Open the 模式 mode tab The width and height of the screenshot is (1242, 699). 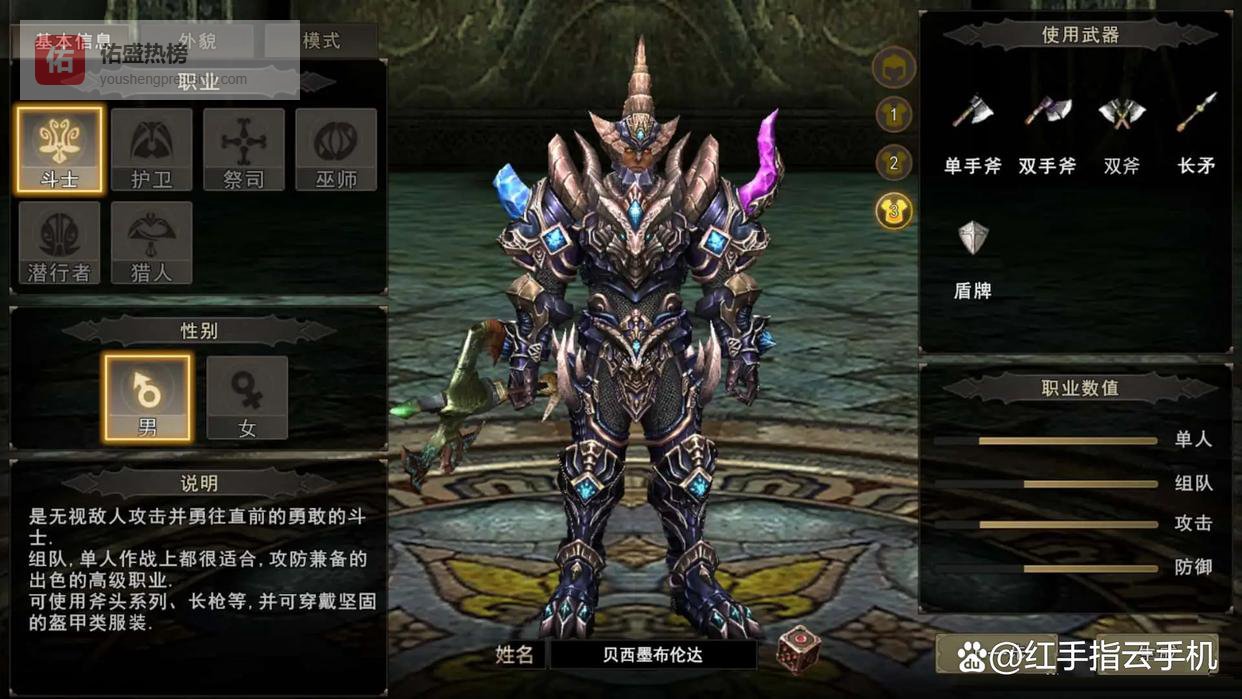[x=321, y=41]
